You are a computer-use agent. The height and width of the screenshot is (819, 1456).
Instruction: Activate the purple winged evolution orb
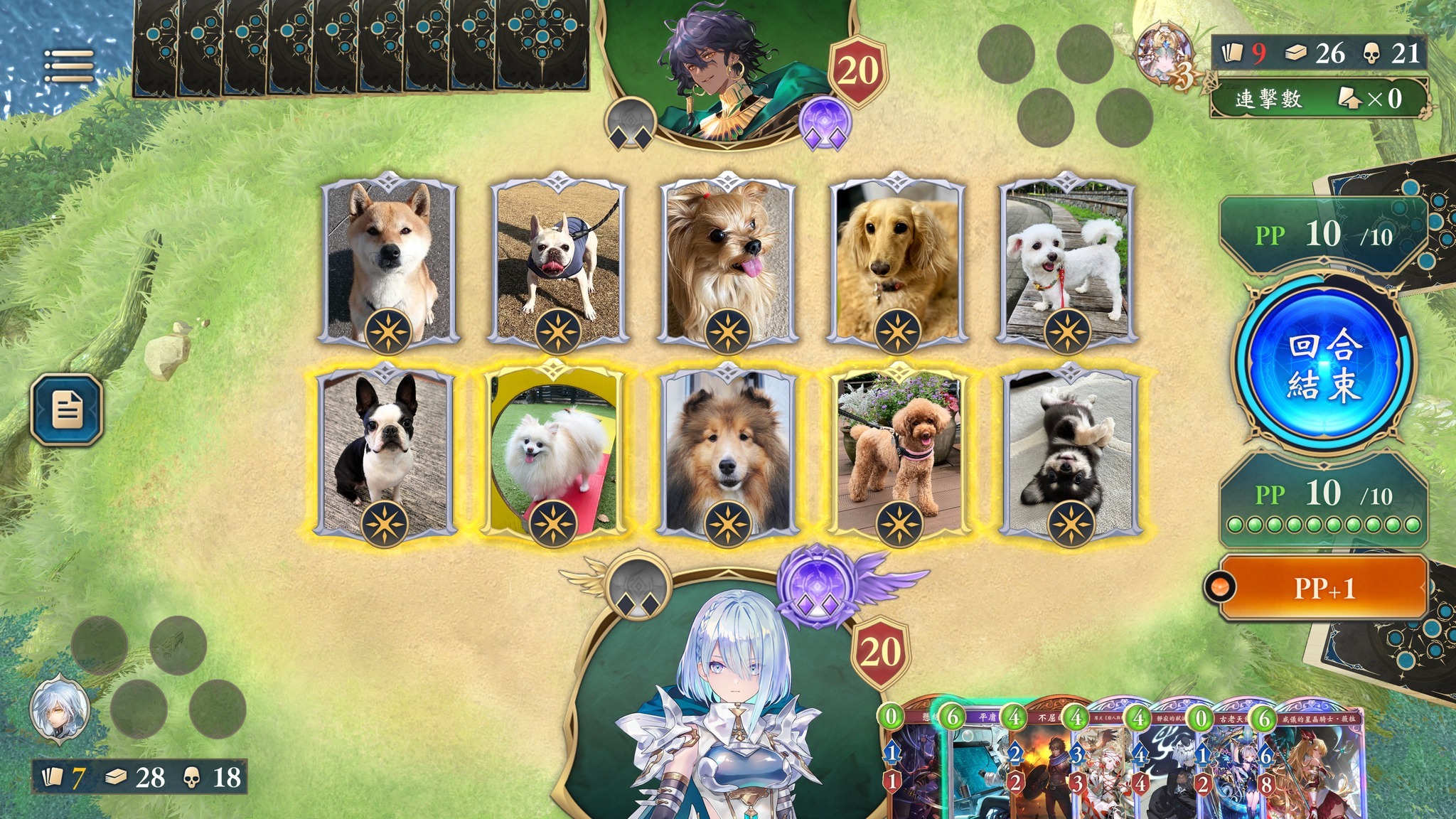(x=823, y=589)
